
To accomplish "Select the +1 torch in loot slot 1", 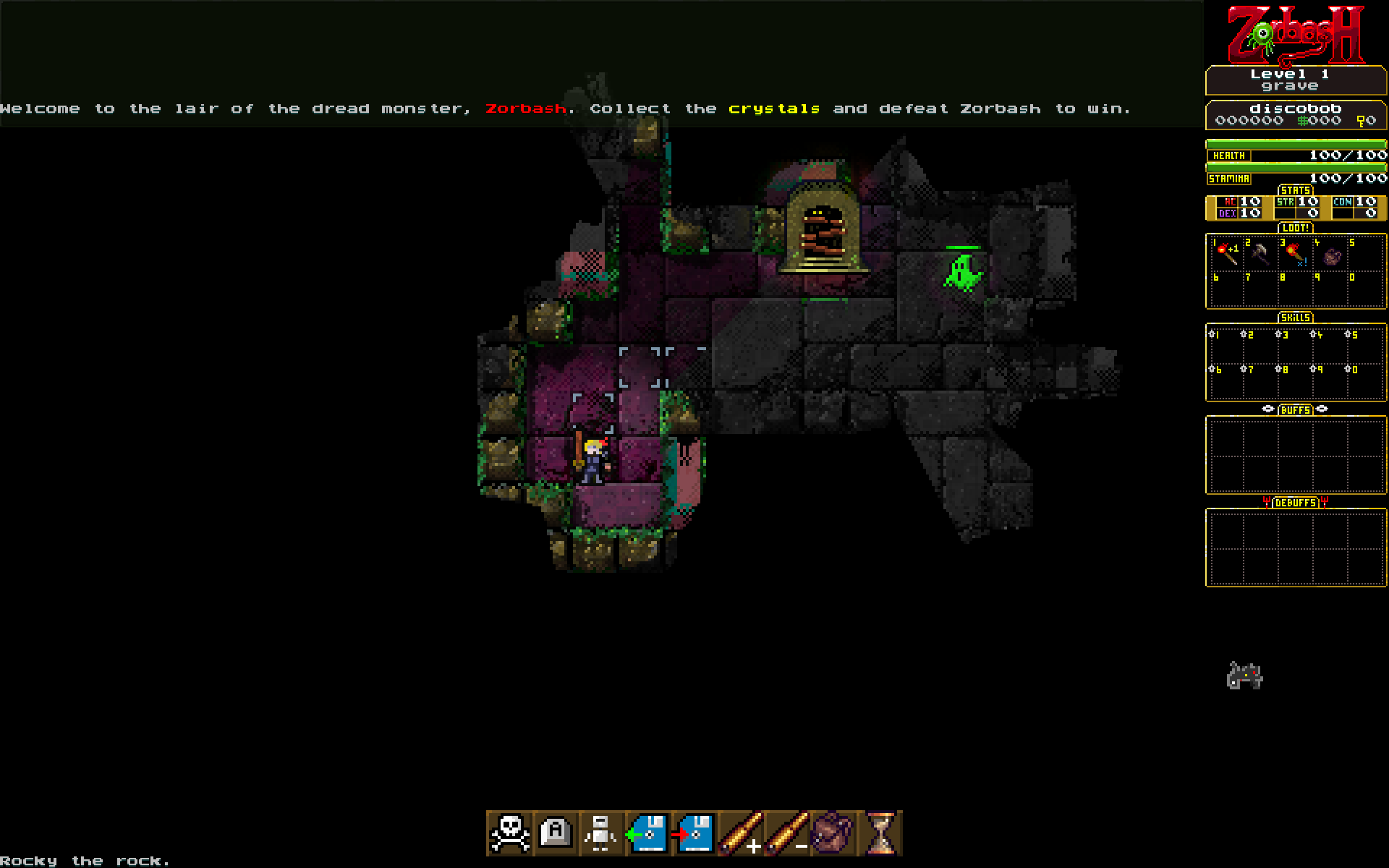I will (1226, 254).
